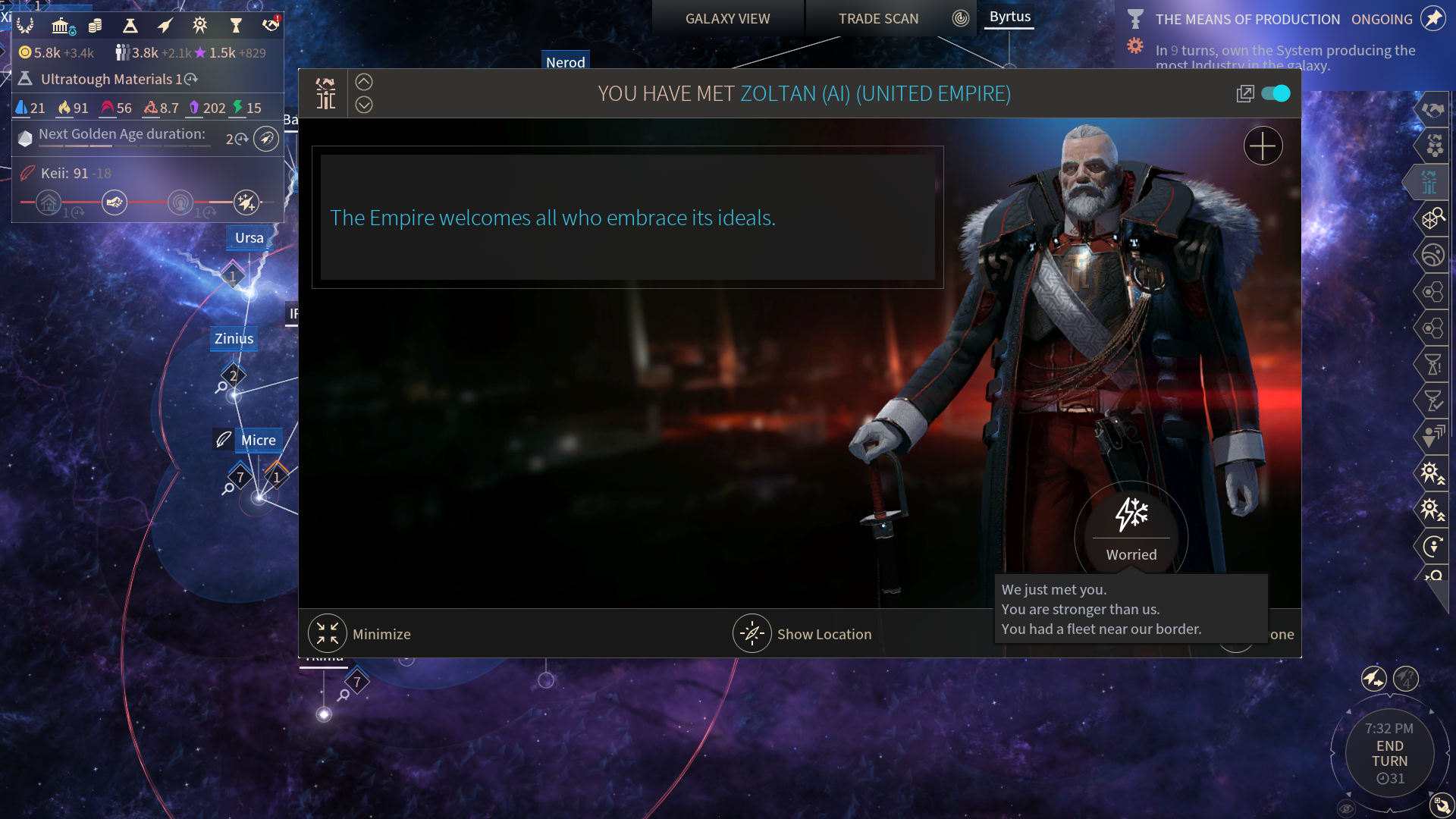Screen dimensions: 1456x819
Task: Open the technology research flask screen
Action: pos(130,26)
